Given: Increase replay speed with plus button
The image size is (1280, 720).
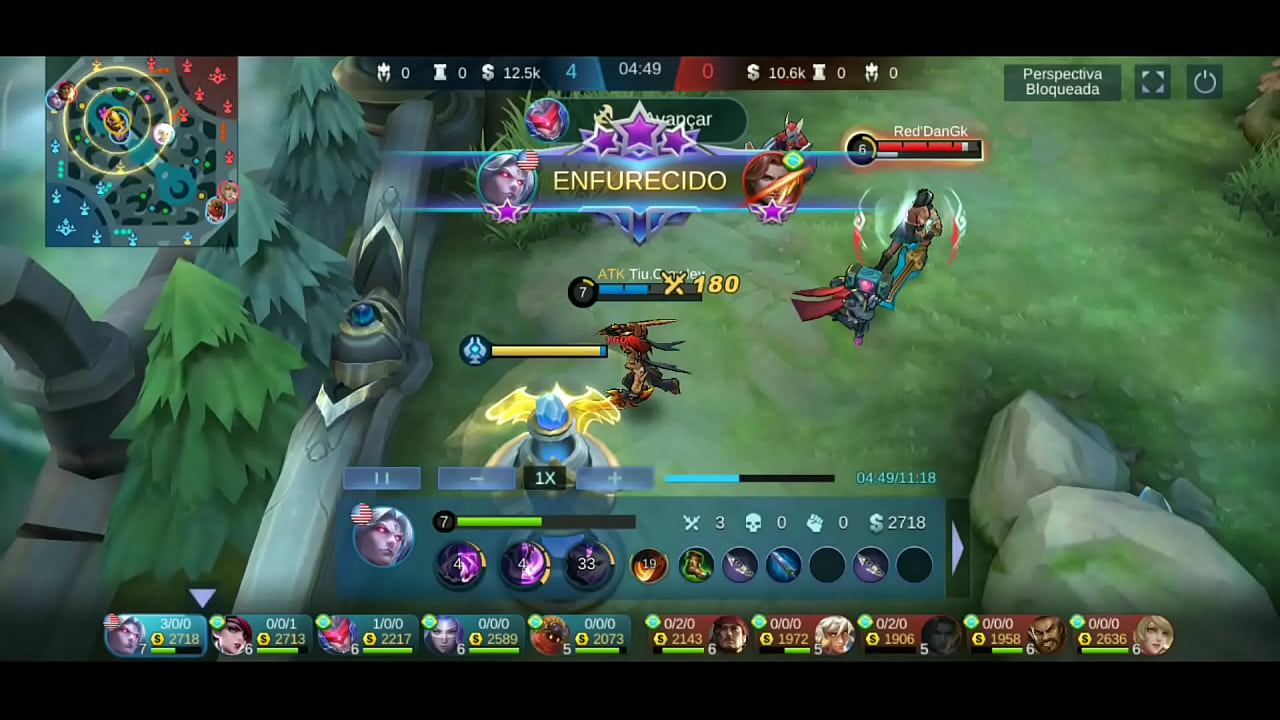Looking at the screenshot, I should point(614,478).
